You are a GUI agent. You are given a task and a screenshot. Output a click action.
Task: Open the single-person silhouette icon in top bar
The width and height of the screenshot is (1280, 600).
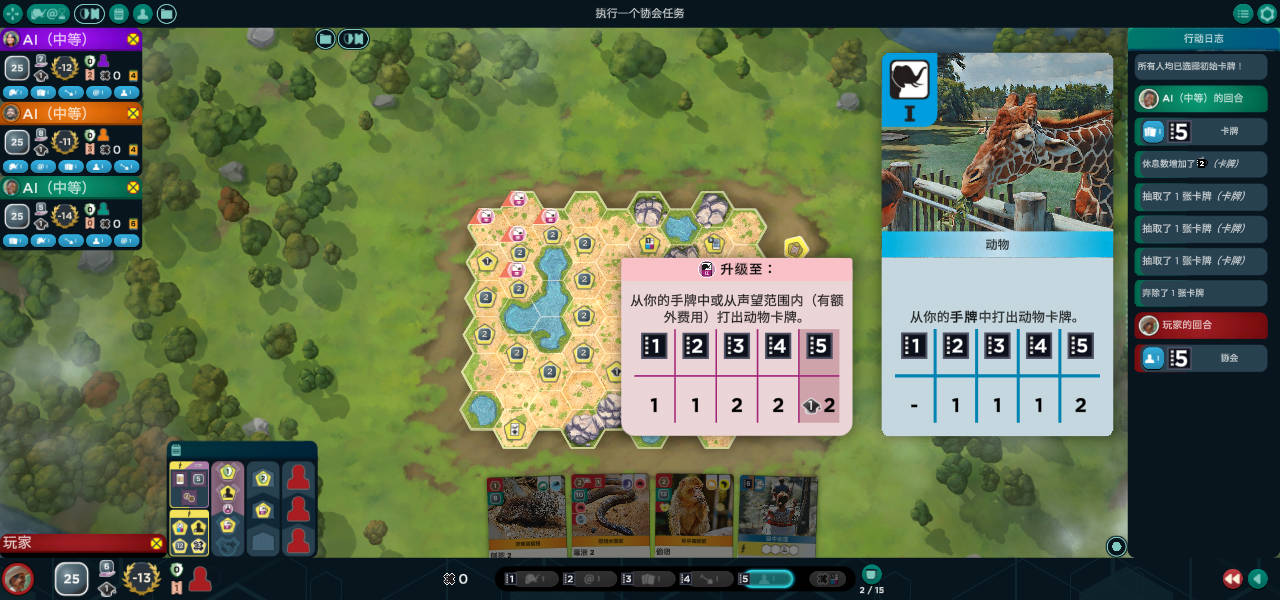[x=142, y=13]
